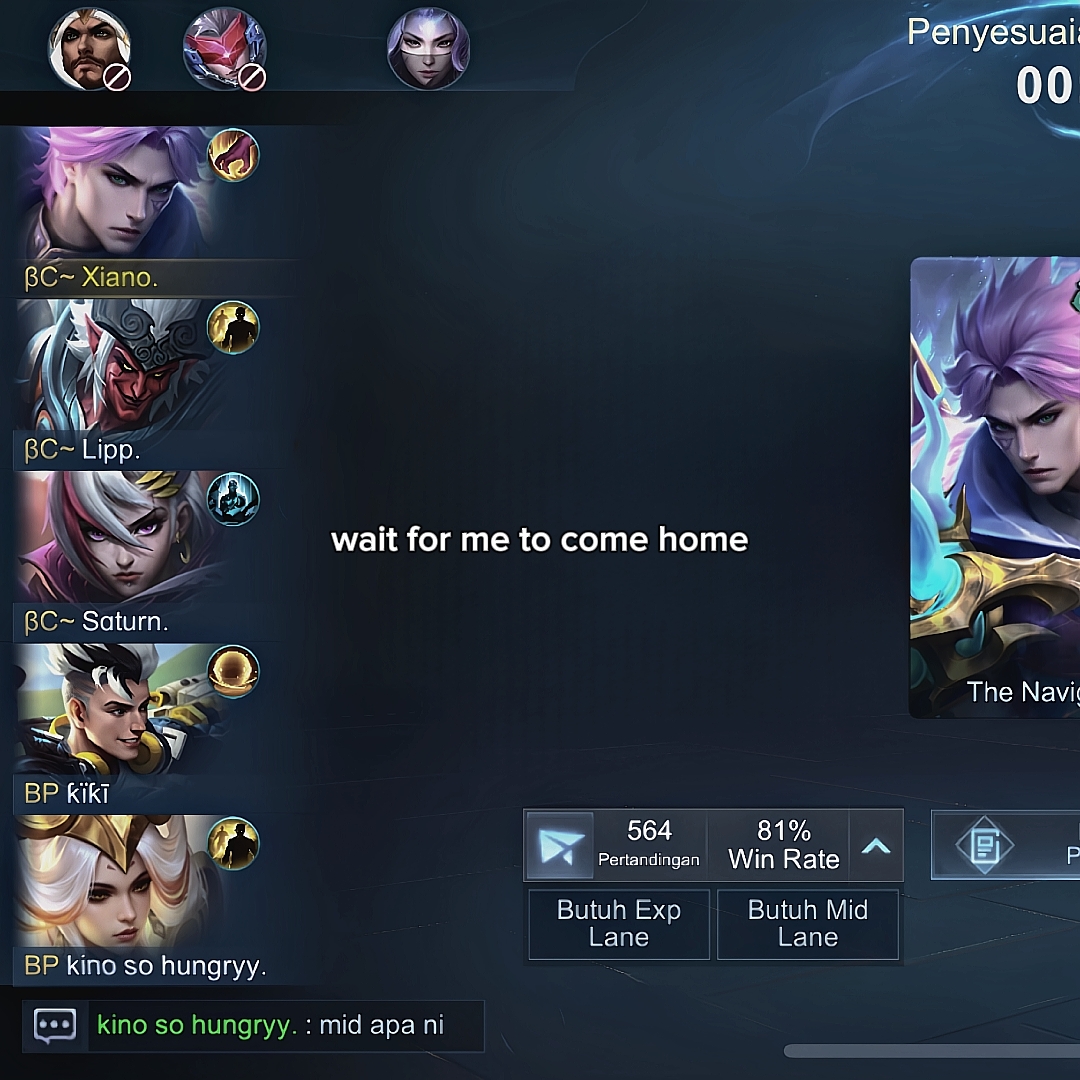The image size is (1080, 1080).
Task: Expand the stats panel with the up arrow
Action: [x=876, y=846]
